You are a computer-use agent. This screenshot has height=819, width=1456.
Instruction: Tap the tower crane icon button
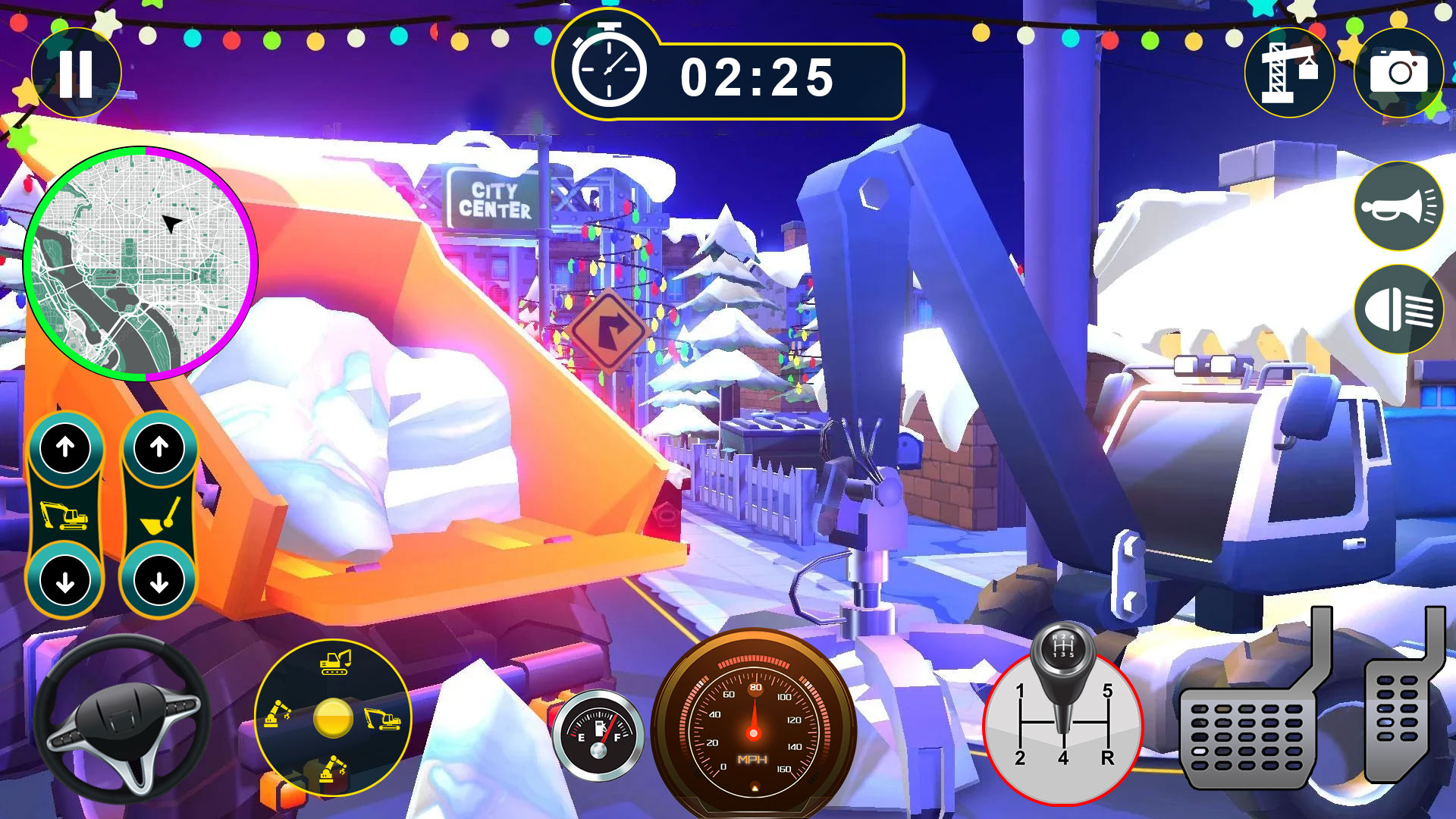[x=1289, y=74]
